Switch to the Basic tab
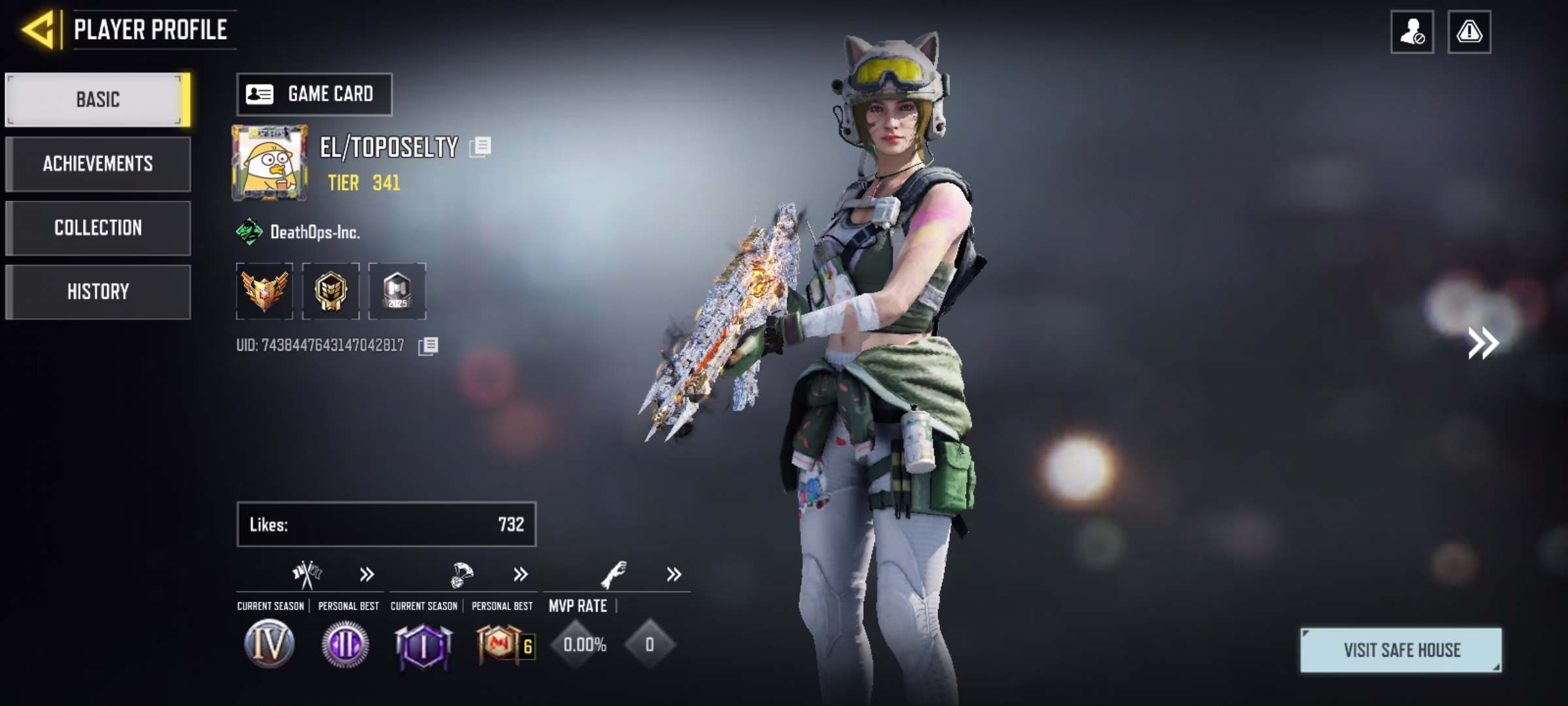This screenshot has width=1568, height=706. tap(98, 99)
